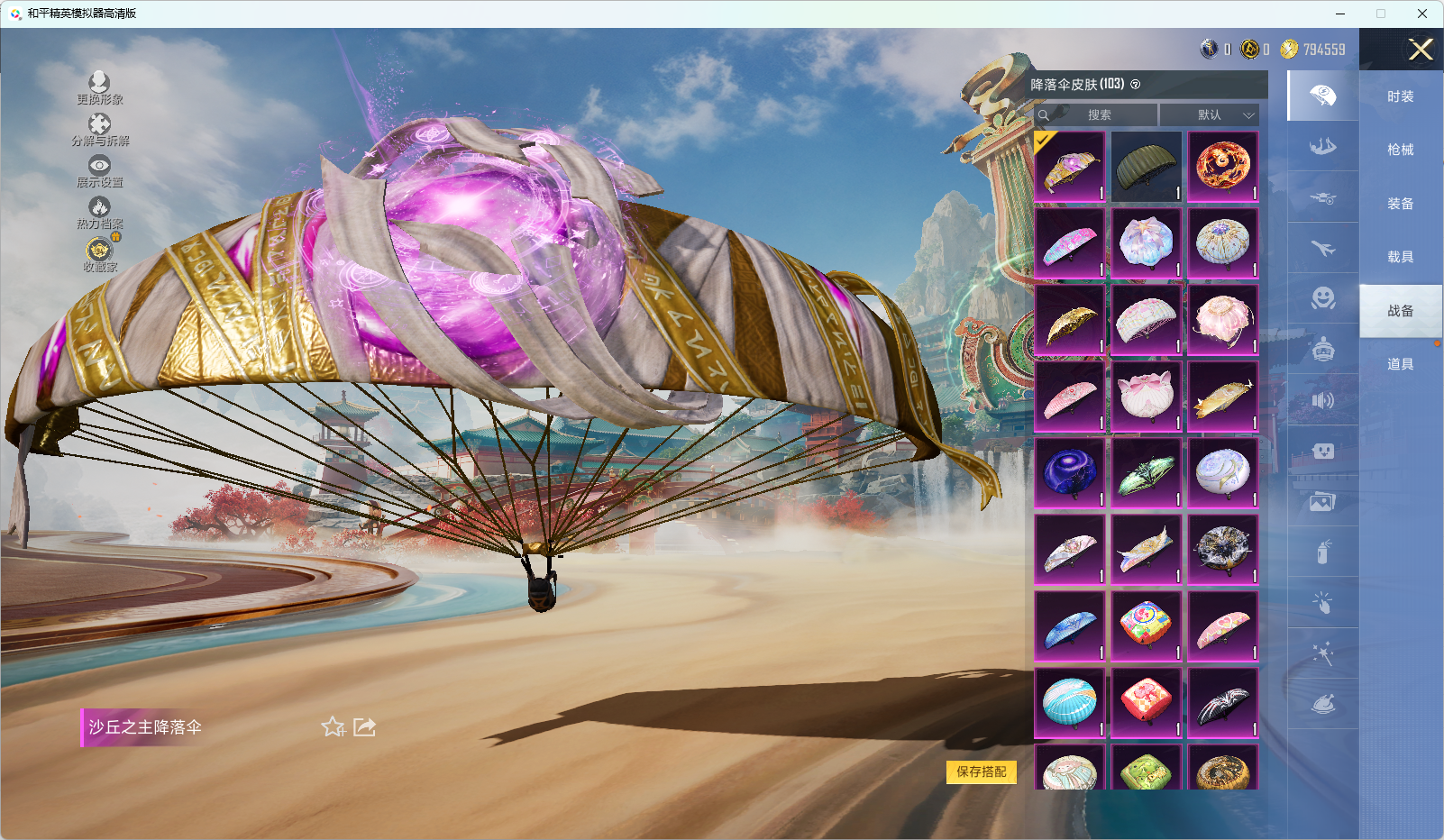The width and height of the screenshot is (1444, 840).
Task: Switch to the 时装 category tab
Action: pos(1400,96)
